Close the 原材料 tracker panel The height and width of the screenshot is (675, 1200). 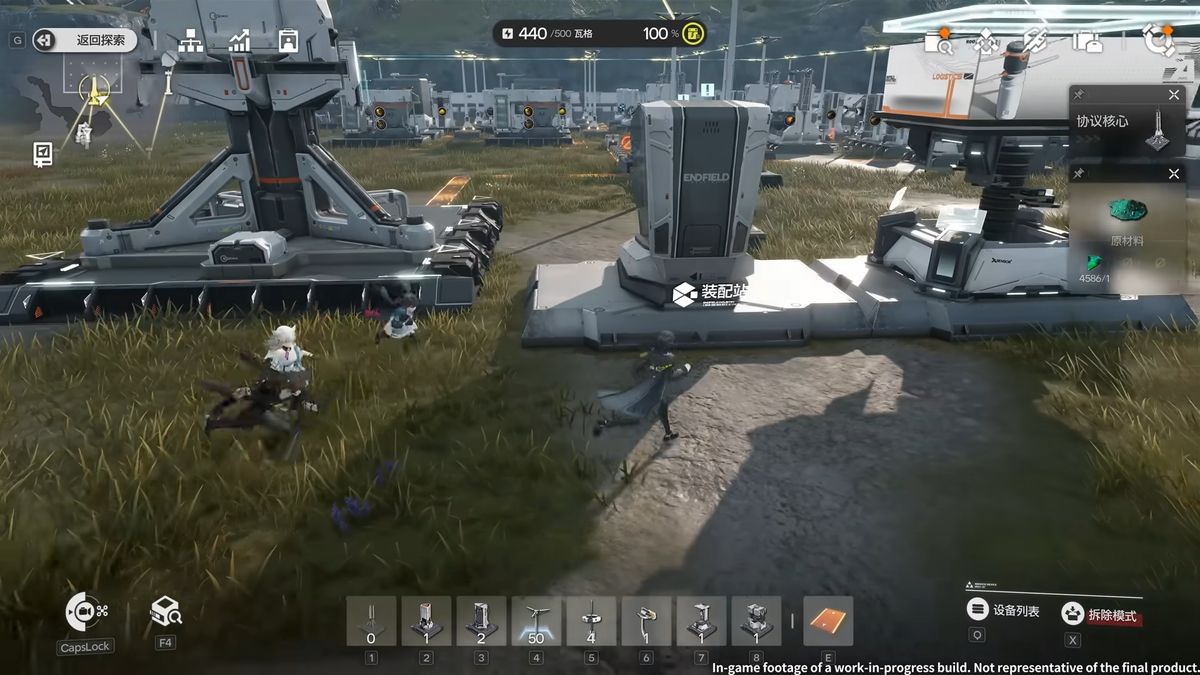tap(1174, 174)
